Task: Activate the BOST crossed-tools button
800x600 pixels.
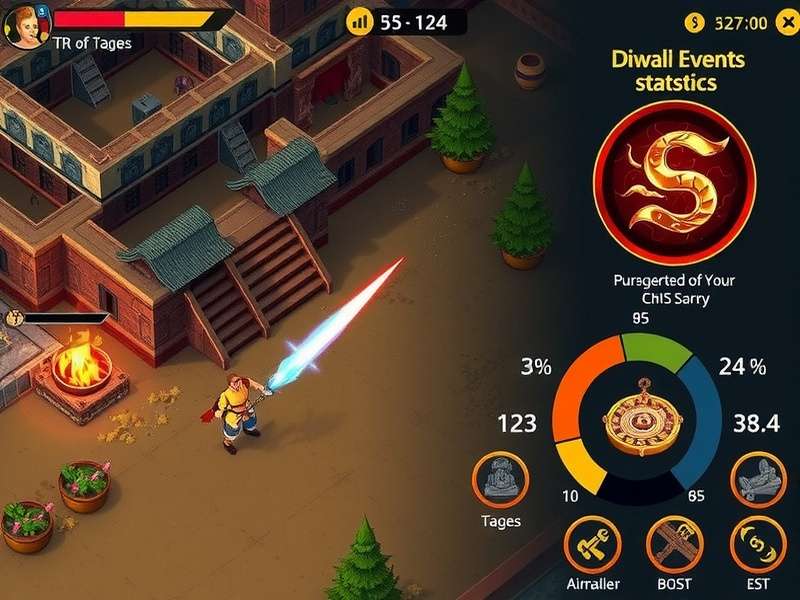Action: tap(673, 545)
